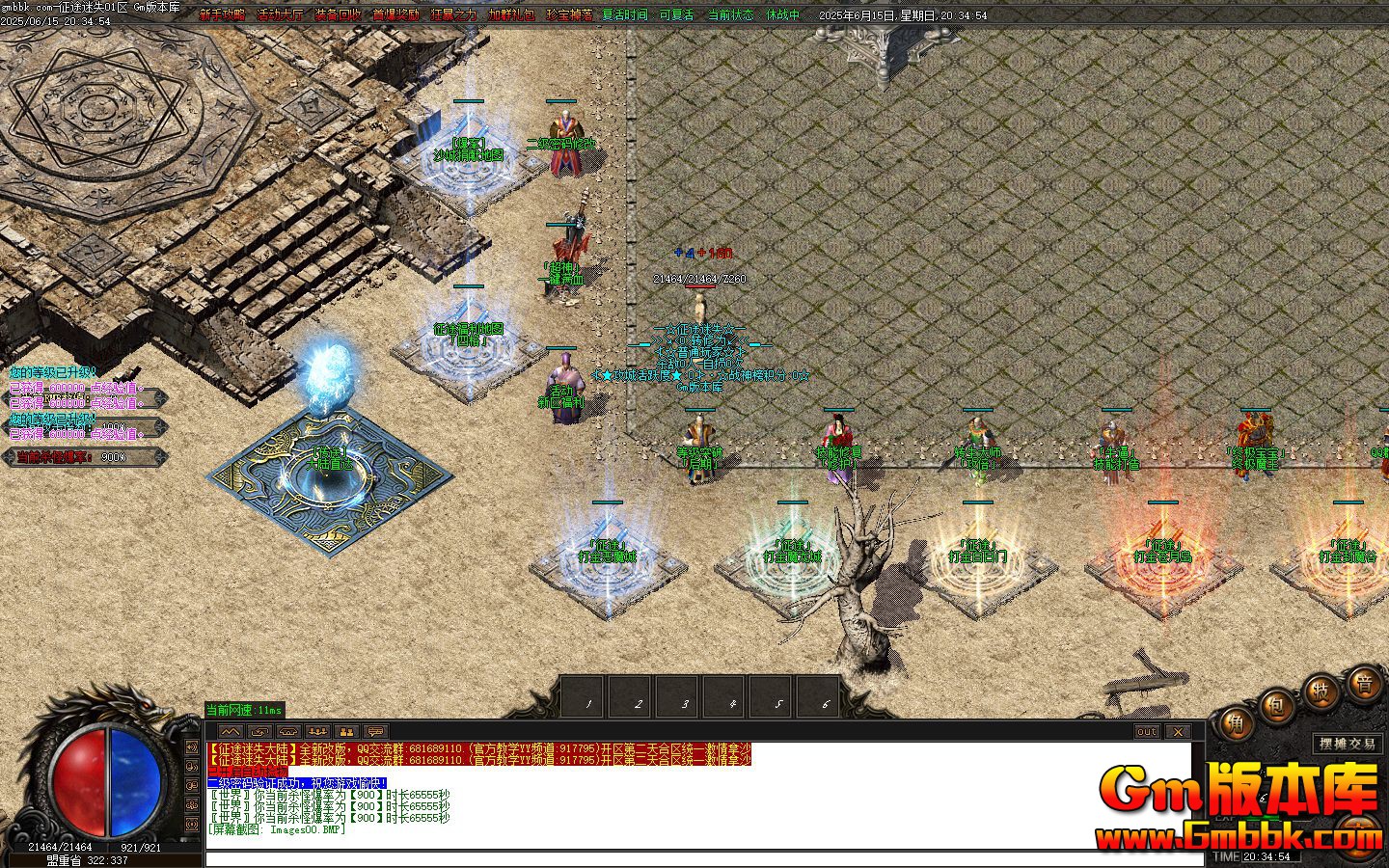Click the reply-arrow icon in chat toolbar

click(259, 731)
